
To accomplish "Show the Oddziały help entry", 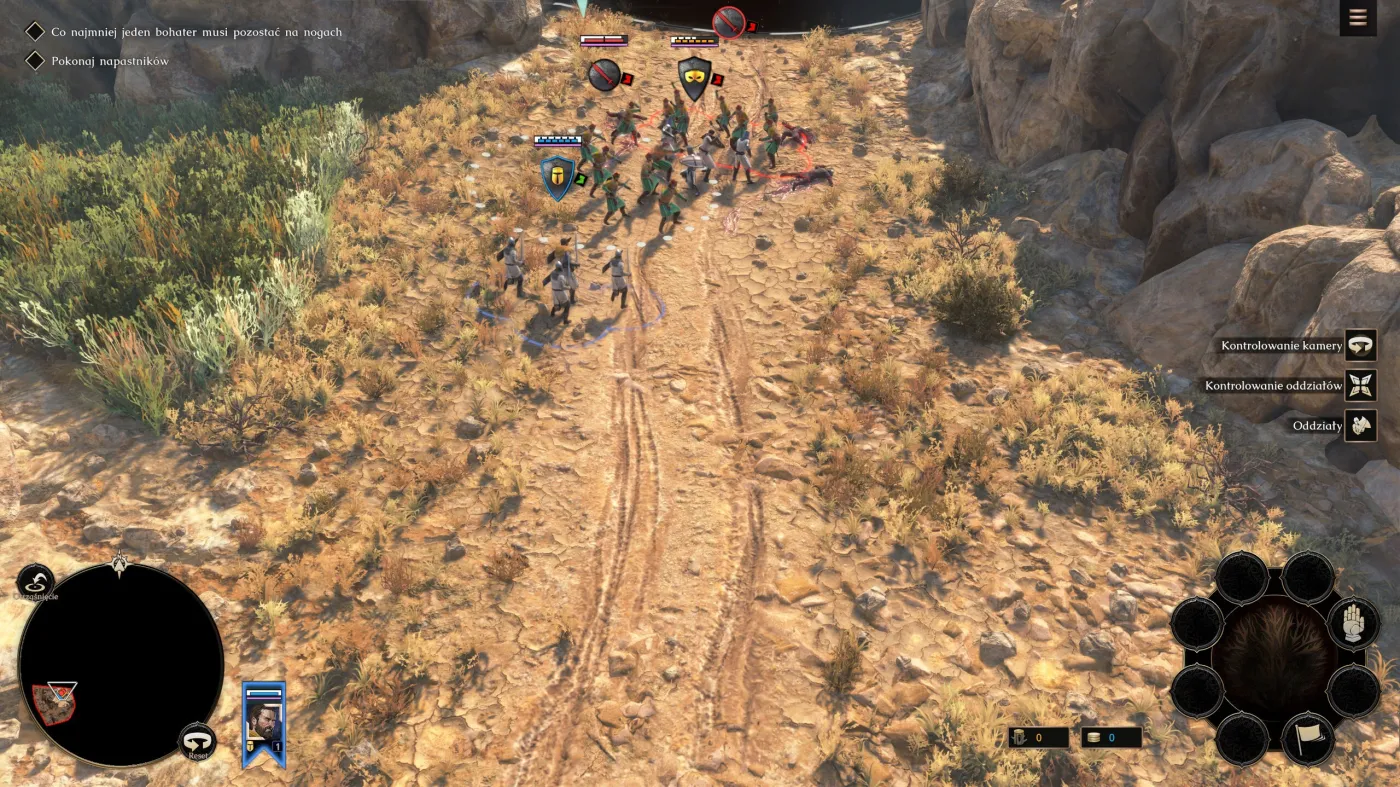I will pos(1360,425).
